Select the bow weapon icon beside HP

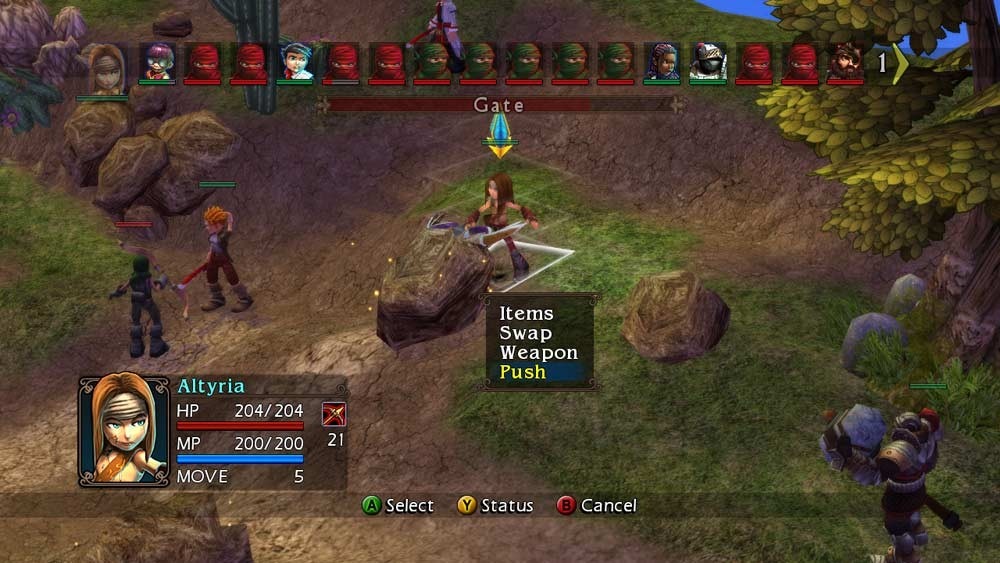click(x=334, y=414)
